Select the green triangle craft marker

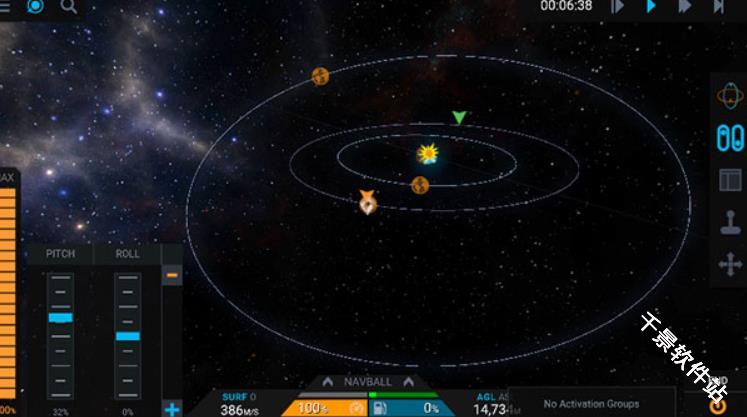459,118
